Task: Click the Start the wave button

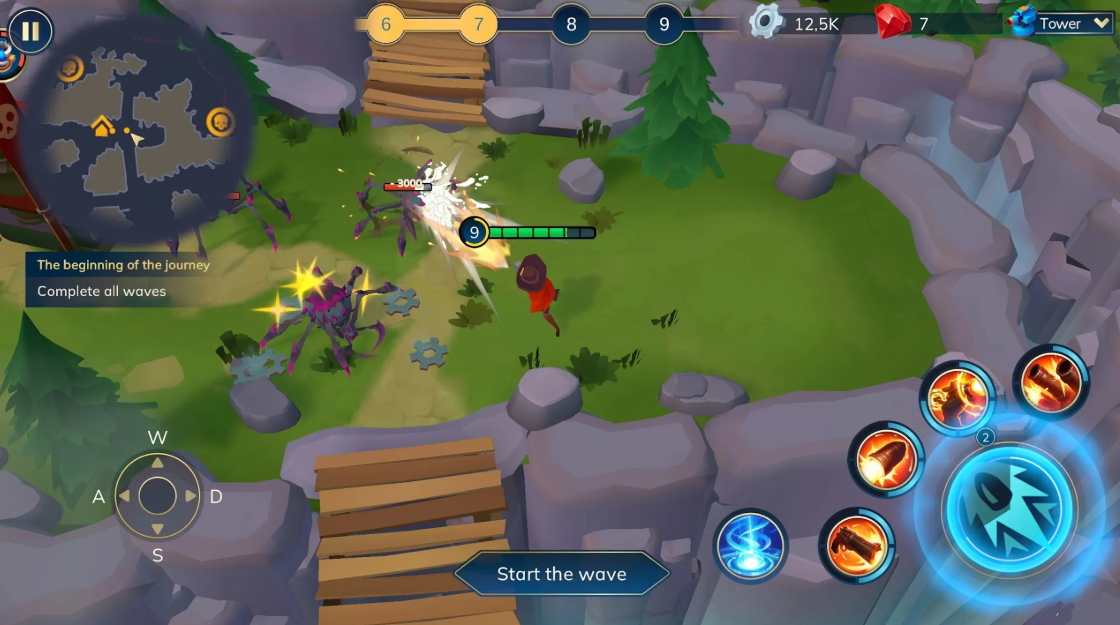Action: pos(561,574)
